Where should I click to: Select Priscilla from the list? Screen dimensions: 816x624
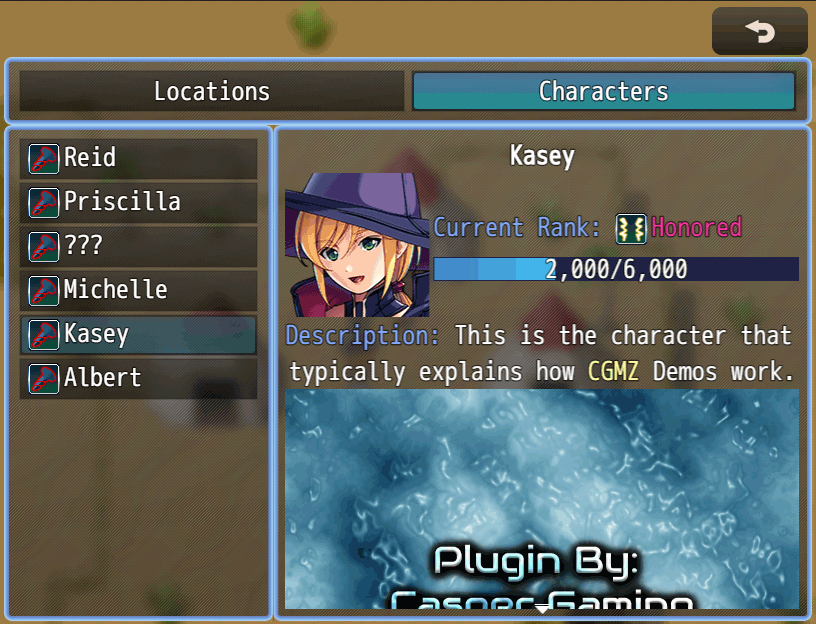pos(138,202)
